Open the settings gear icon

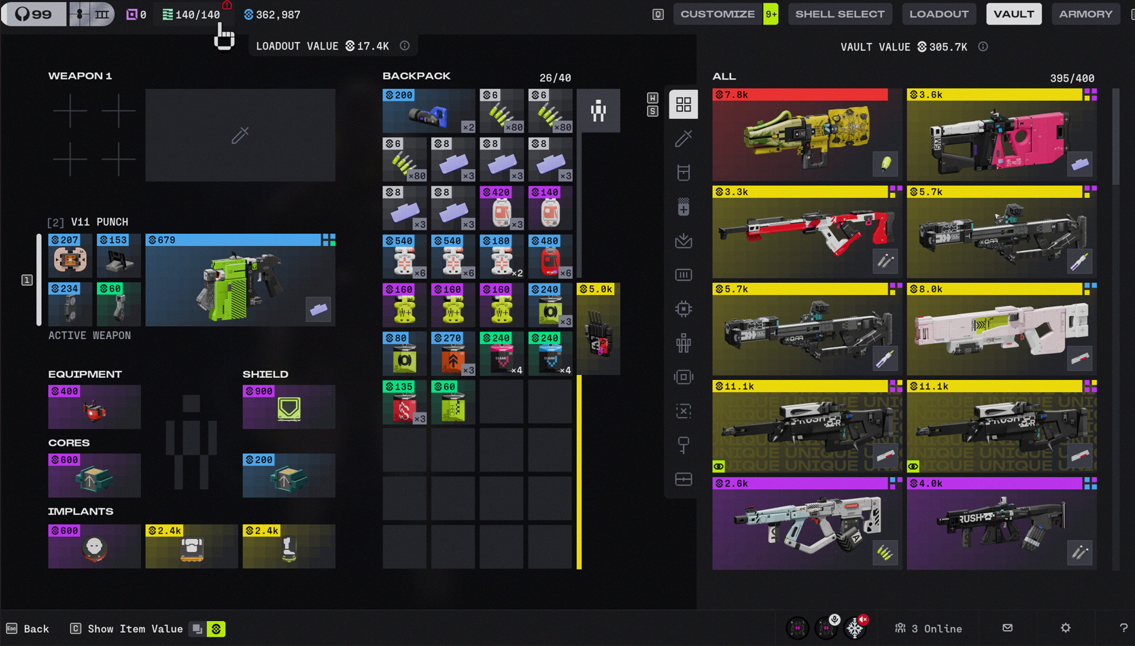click(1065, 628)
